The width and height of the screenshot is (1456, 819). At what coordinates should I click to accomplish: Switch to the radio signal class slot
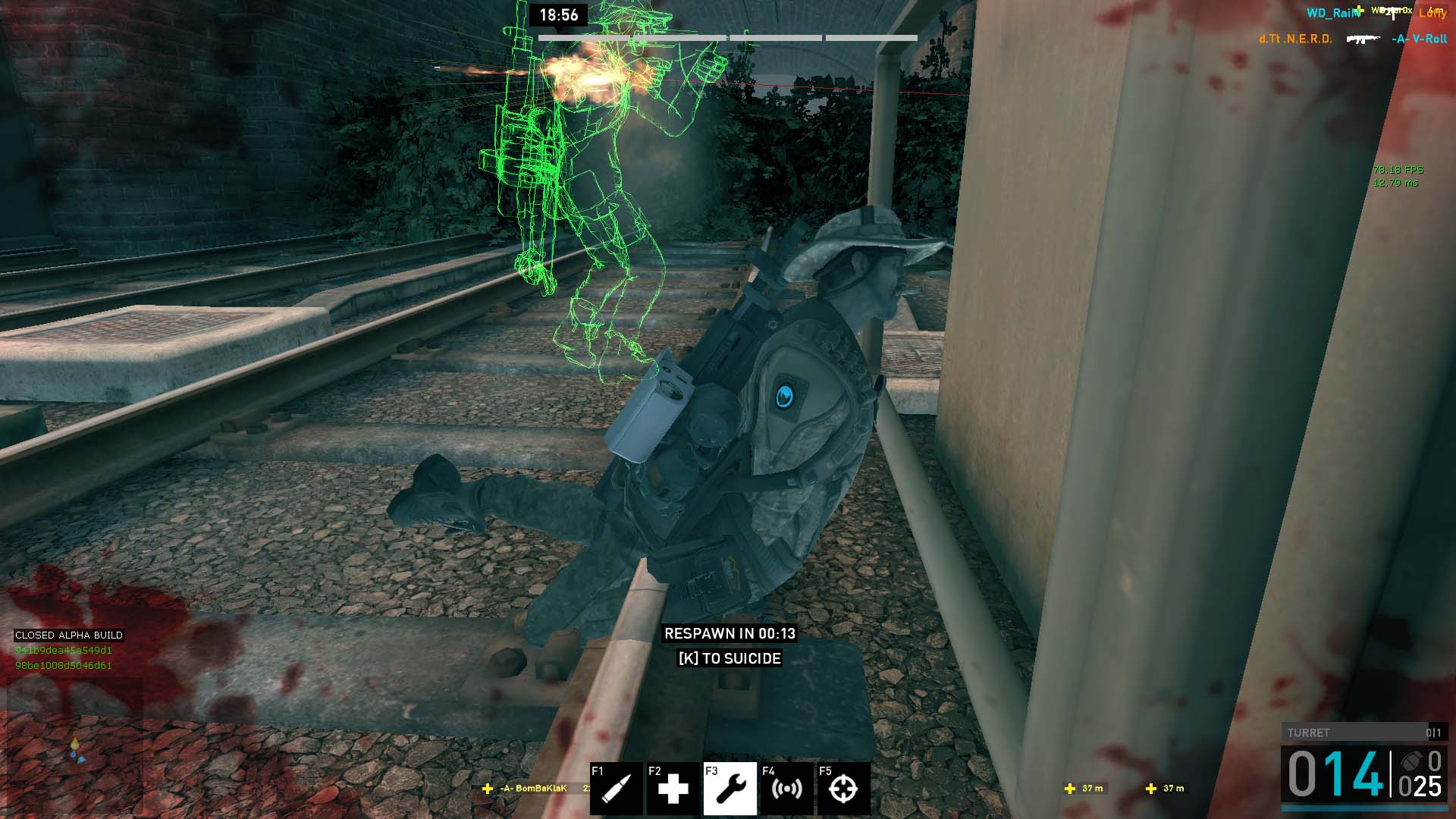click(x=786, y=789)
